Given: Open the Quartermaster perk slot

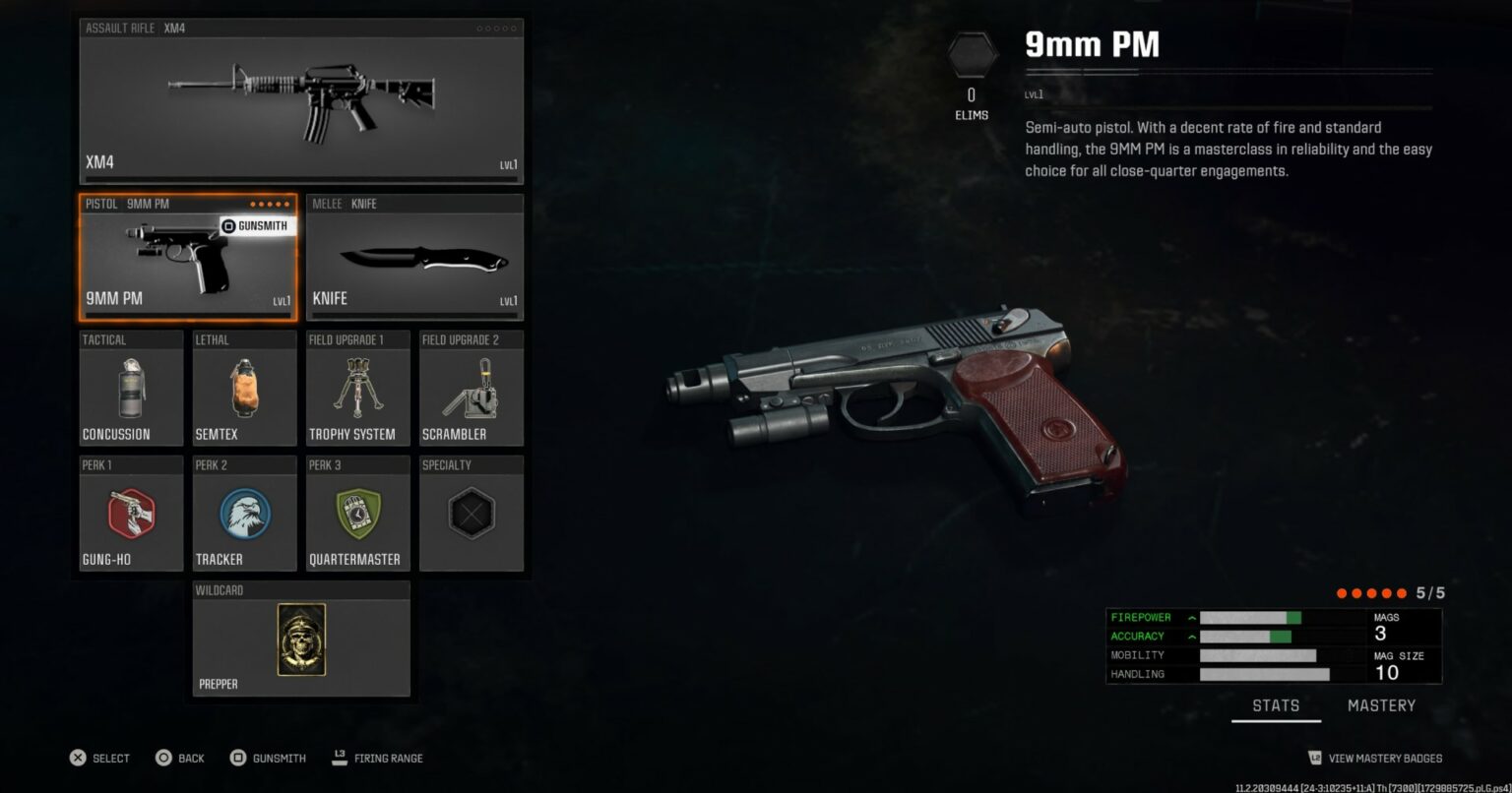Looking at the screenshot, I should click(357, 514).
